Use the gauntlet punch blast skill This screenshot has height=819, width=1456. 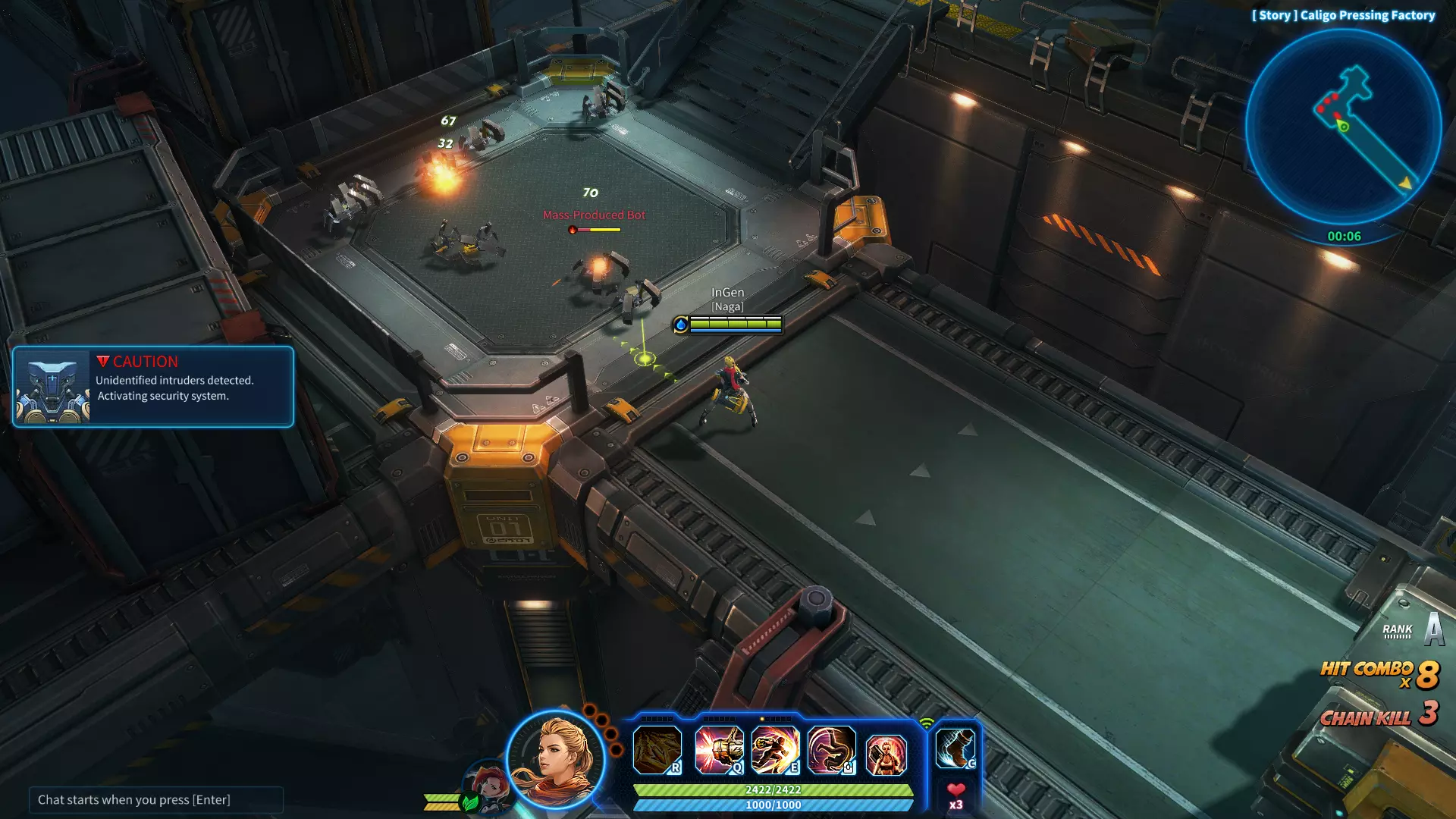[x=718, y=750]
